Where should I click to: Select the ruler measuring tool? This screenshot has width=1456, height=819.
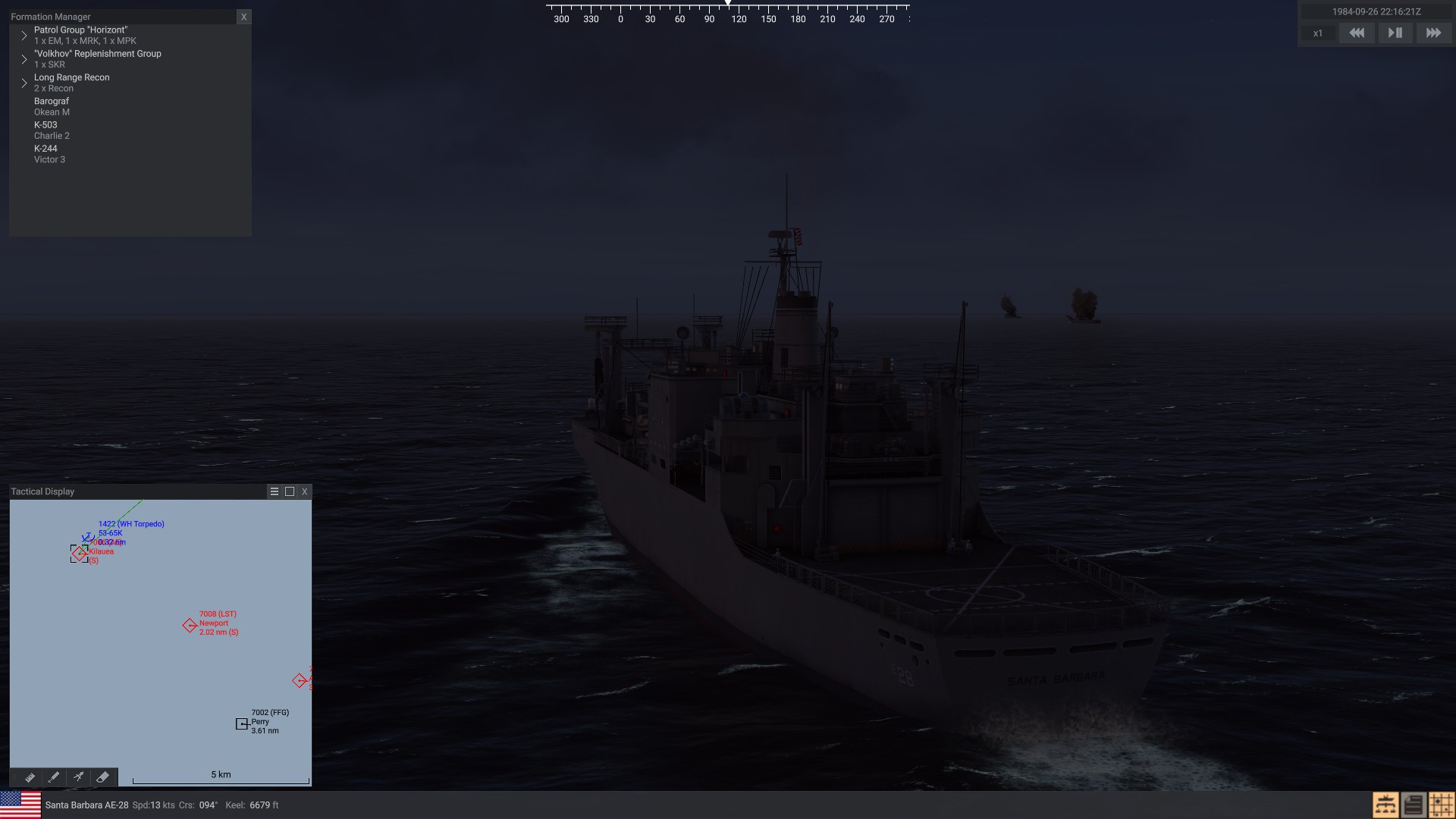tap(30, 777)
